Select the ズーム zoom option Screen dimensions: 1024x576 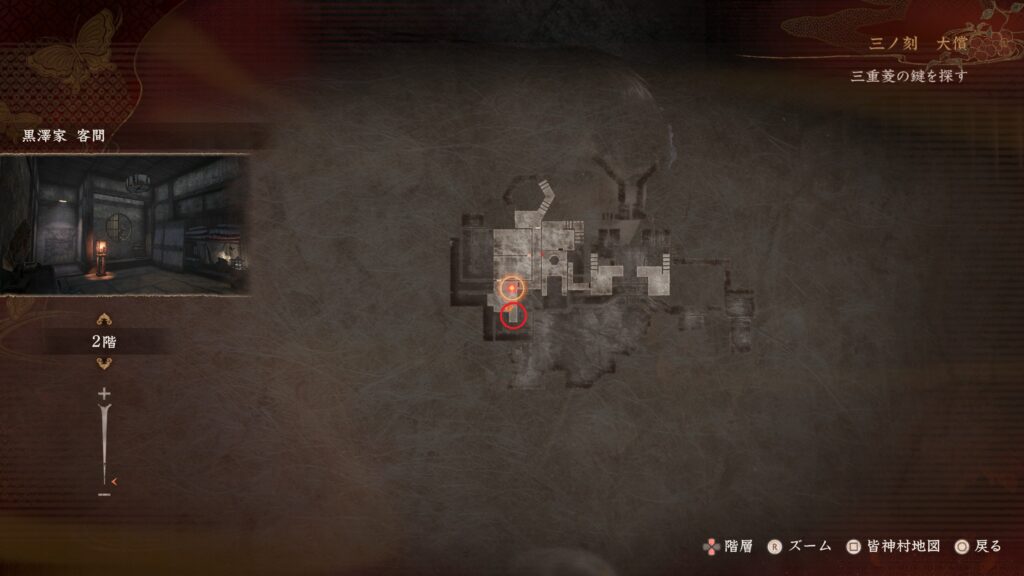tap(800, 546)
